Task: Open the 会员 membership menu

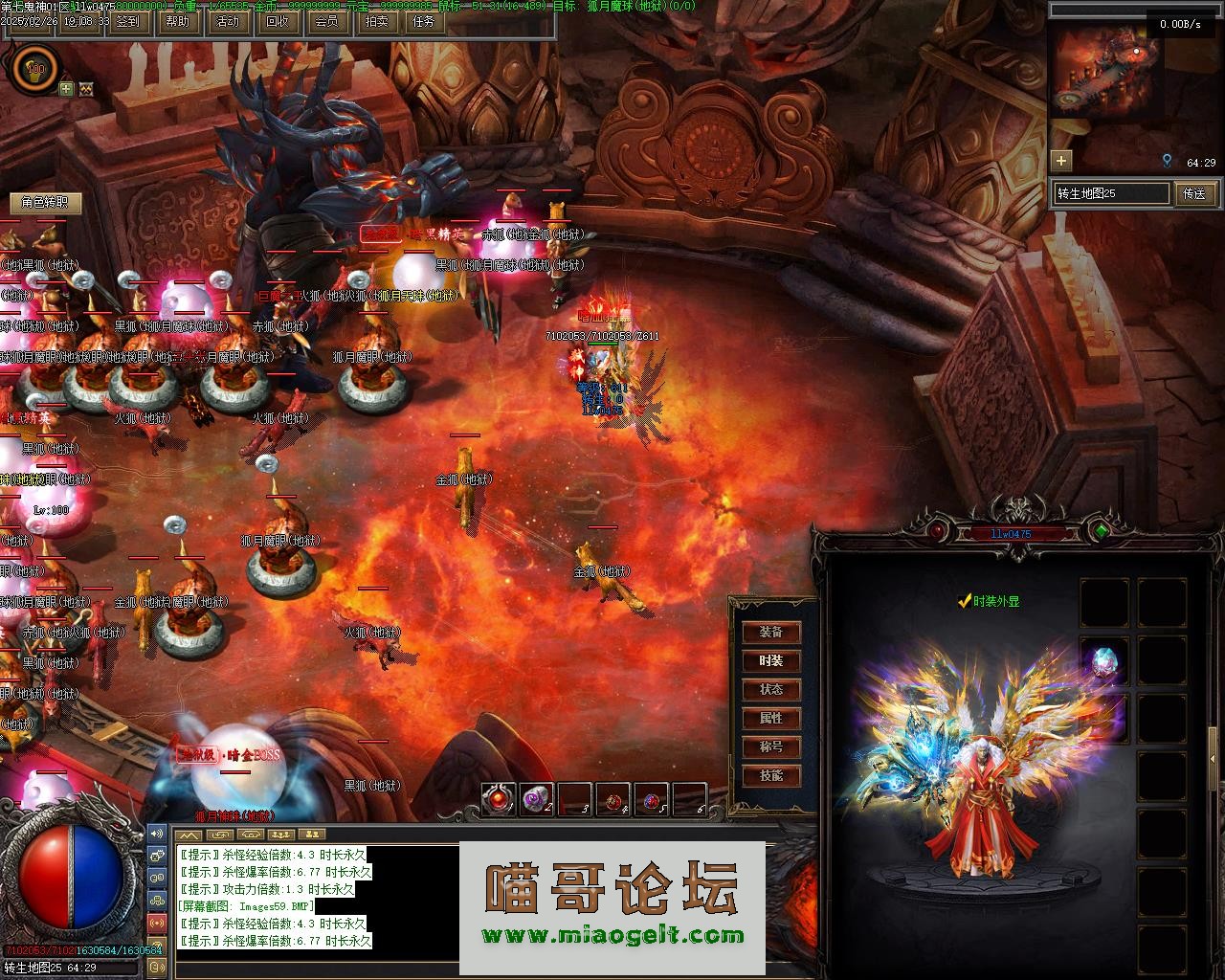Action: point(325,21)
